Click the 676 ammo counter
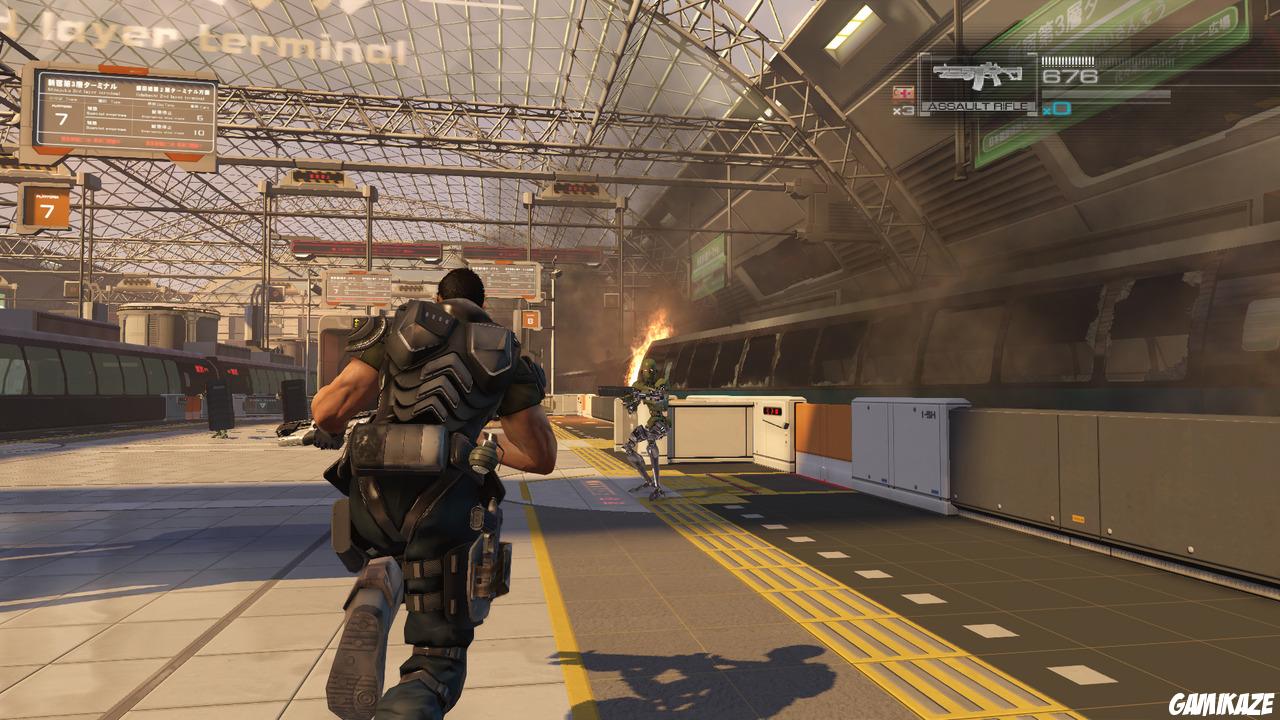Image resolution: width=1280 pixels, height=720 pixels. pyautogui.click(x=1070, y=76)
